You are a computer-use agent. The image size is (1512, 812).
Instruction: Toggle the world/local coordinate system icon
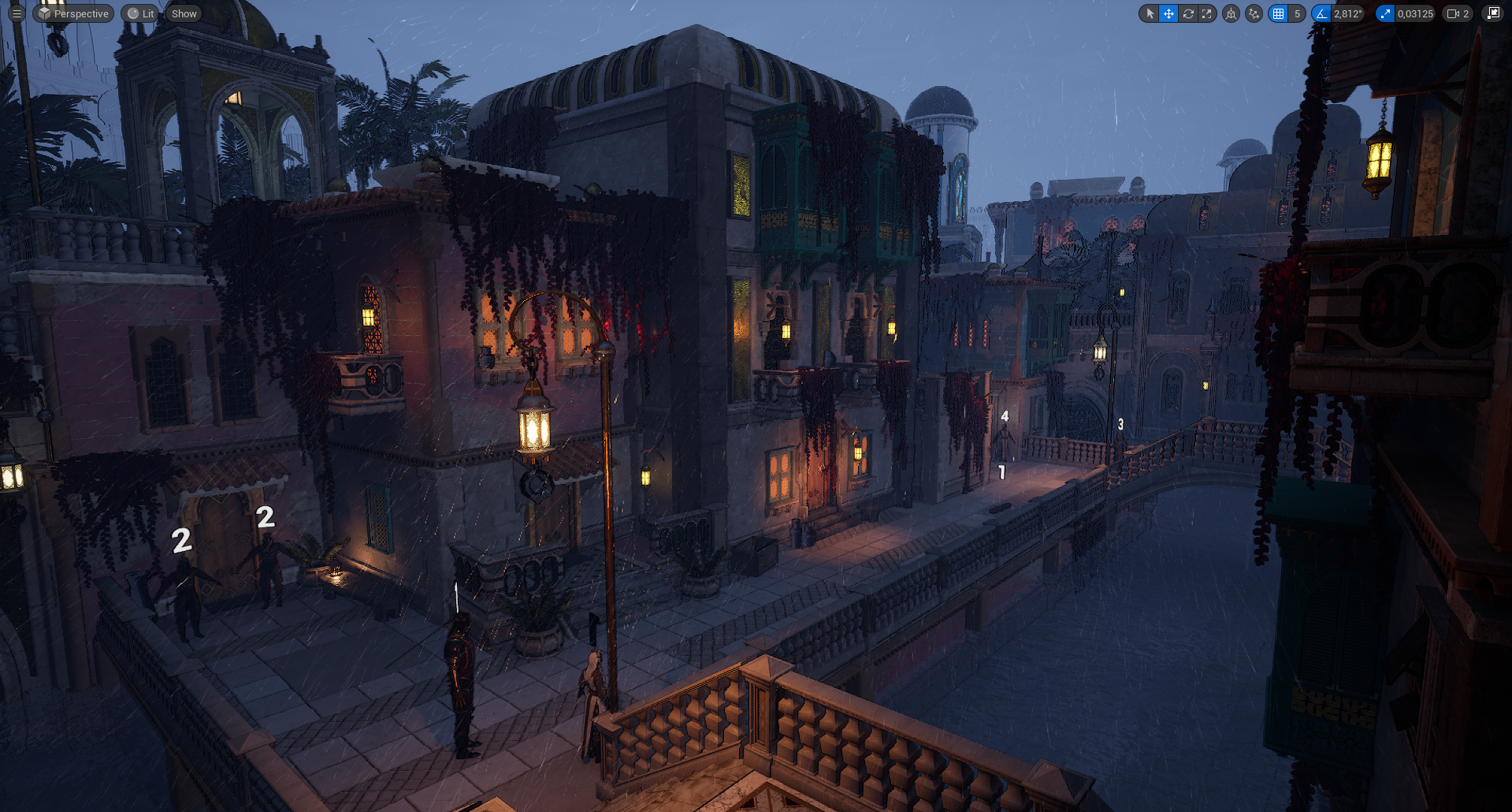click(x=1231, y=13)
